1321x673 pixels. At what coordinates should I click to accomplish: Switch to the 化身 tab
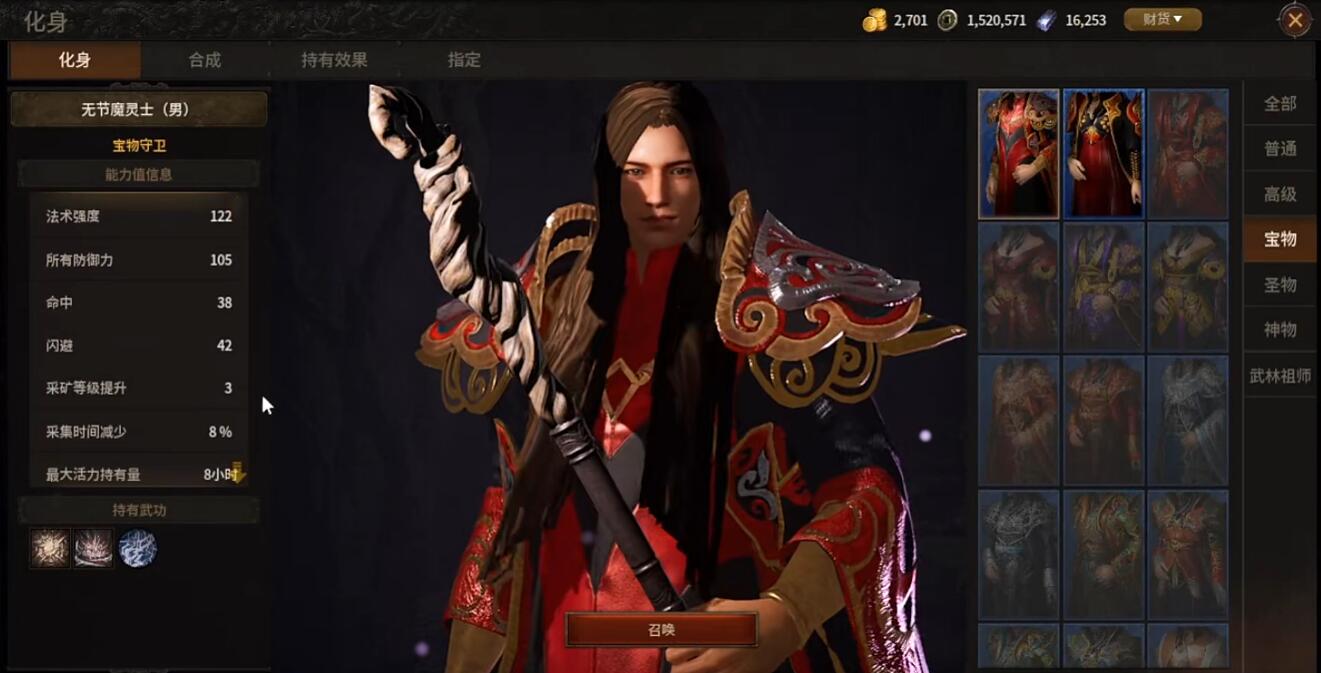click(75, 60)
